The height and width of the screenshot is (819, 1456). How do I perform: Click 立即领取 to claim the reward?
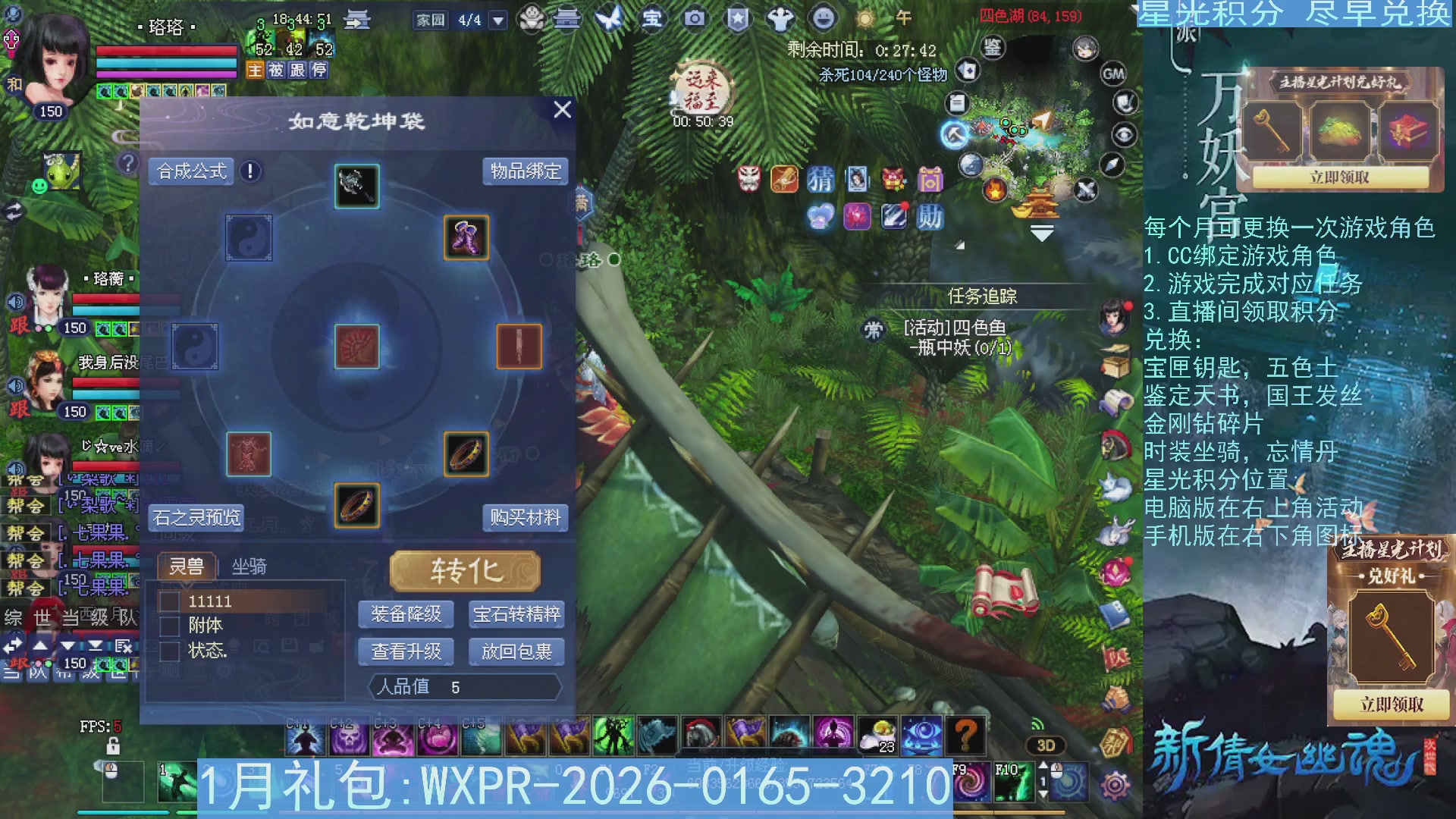tap(1339, 177)
